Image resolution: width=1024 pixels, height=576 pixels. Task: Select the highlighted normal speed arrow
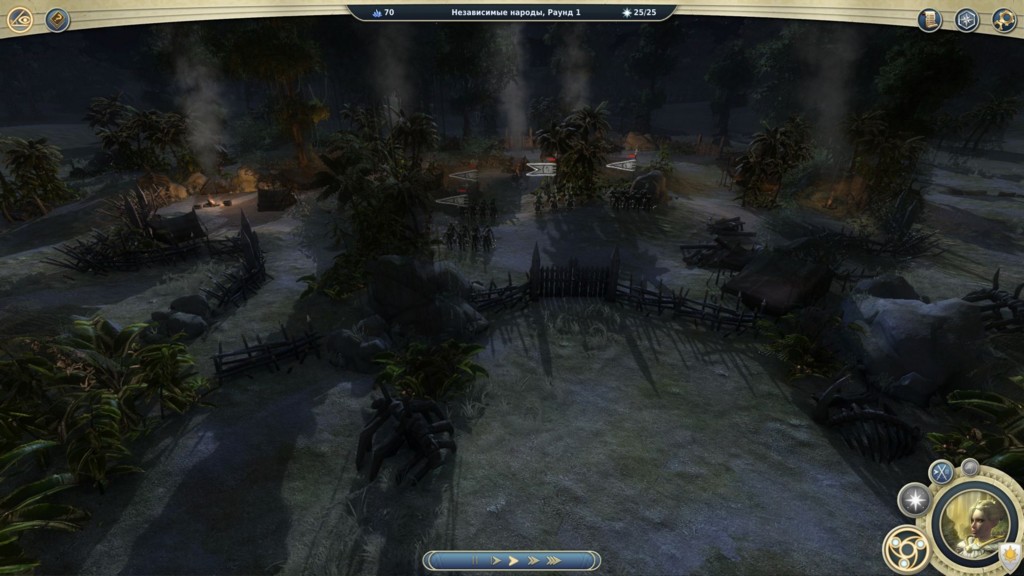pos(513,561)
